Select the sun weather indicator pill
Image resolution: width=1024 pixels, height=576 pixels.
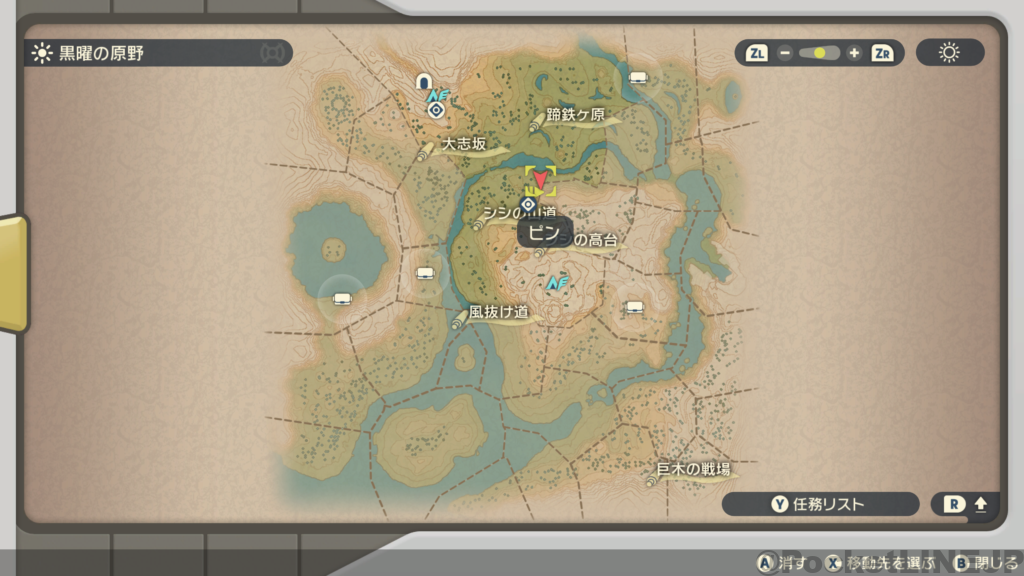click(949, 53)
